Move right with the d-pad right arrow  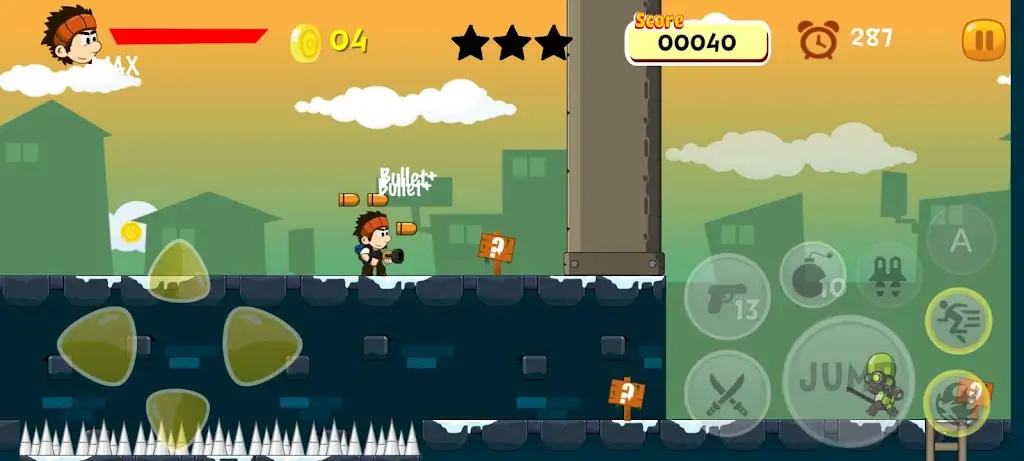click(x=262, y=346)
